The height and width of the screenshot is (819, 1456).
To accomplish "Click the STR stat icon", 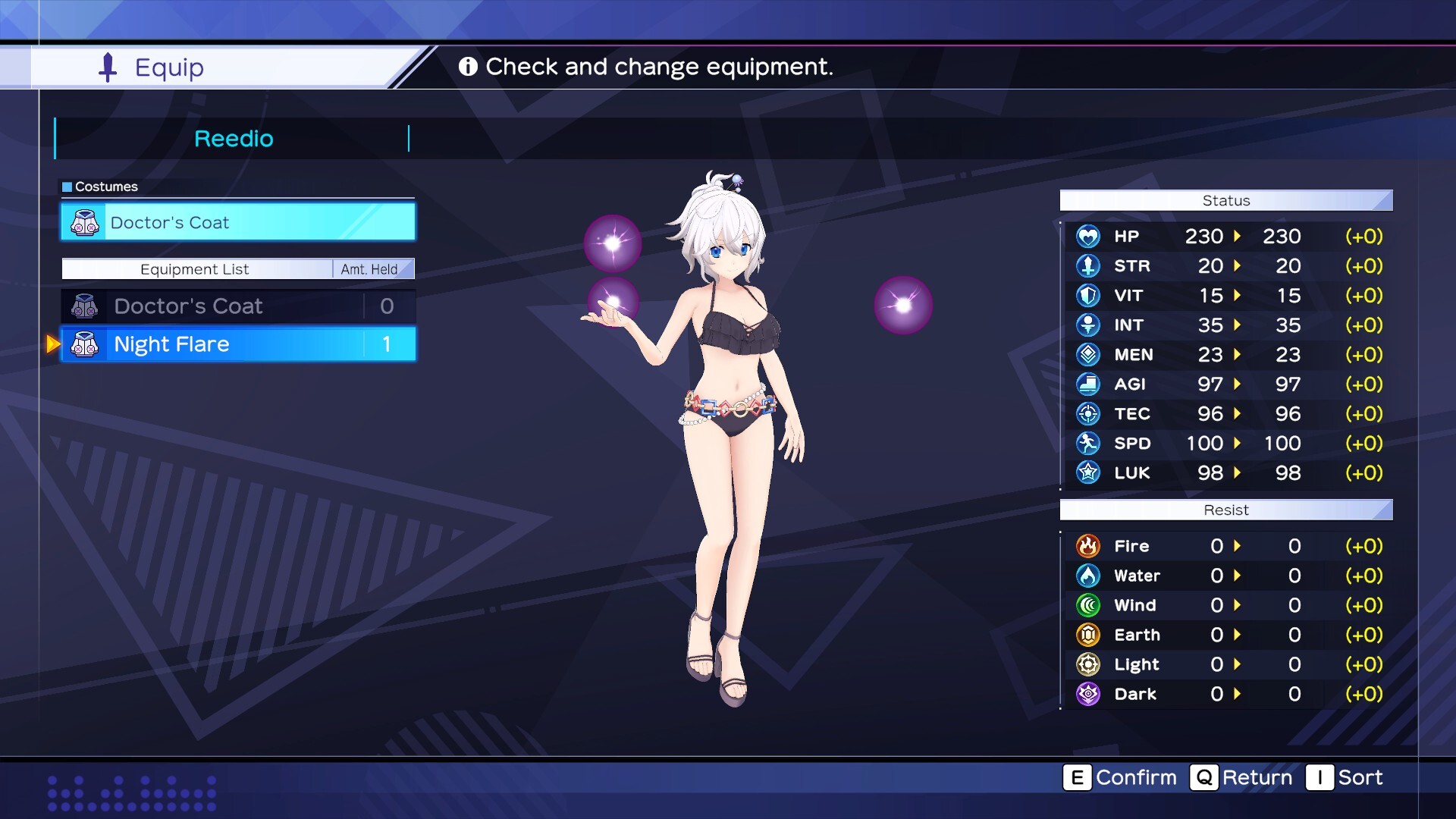I will (x=1089, y=265).
